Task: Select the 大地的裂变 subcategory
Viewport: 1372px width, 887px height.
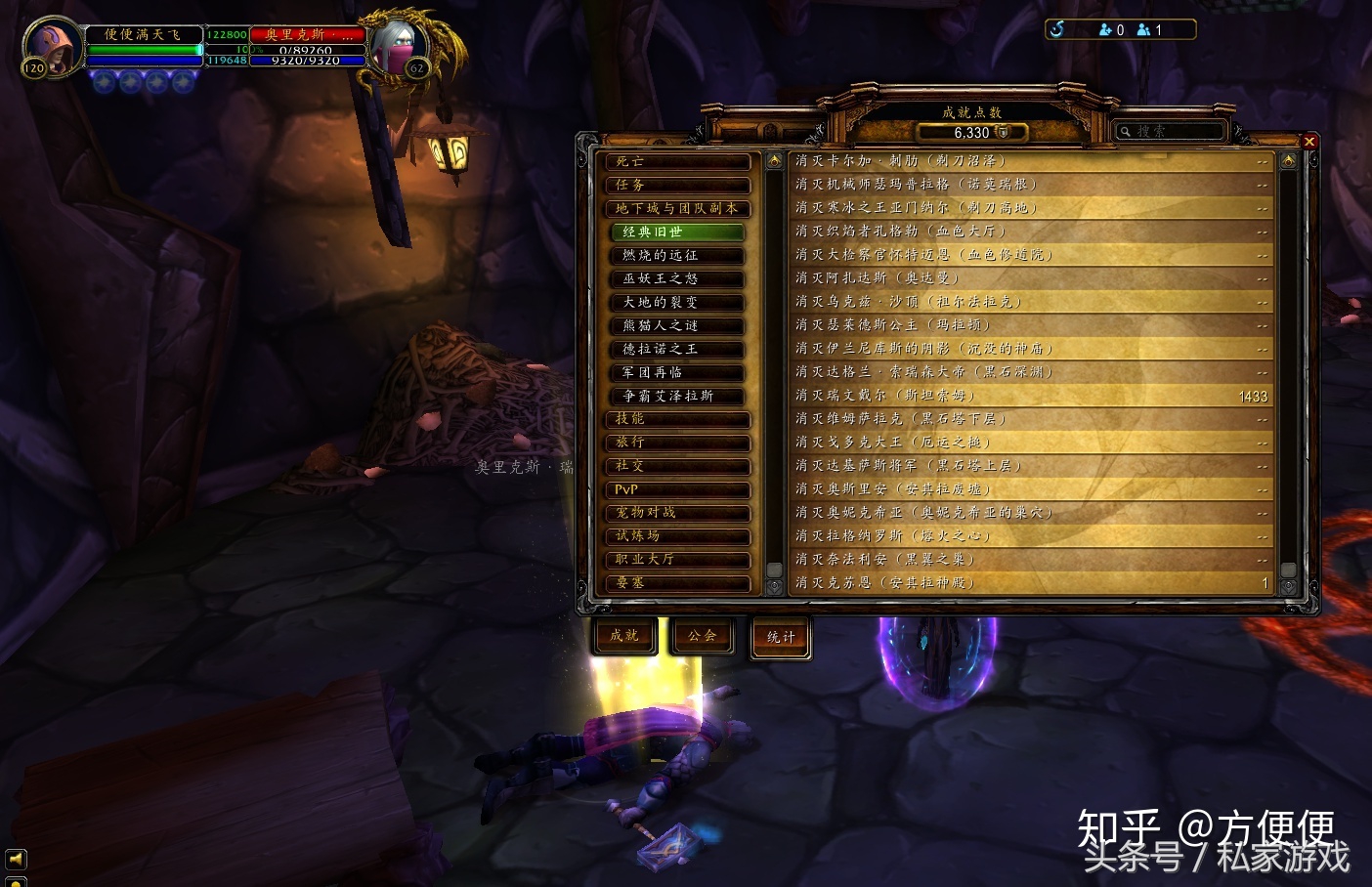Action: [677, 303]
